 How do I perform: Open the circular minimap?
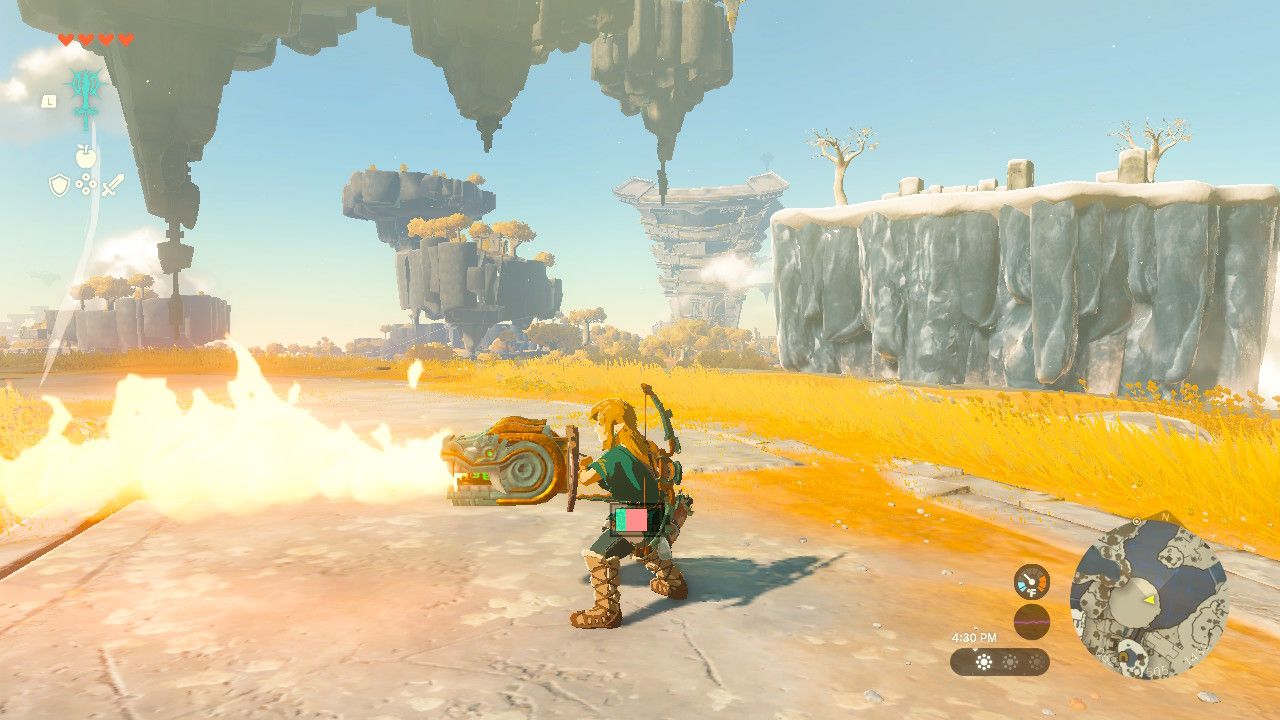coord(1148,598)
